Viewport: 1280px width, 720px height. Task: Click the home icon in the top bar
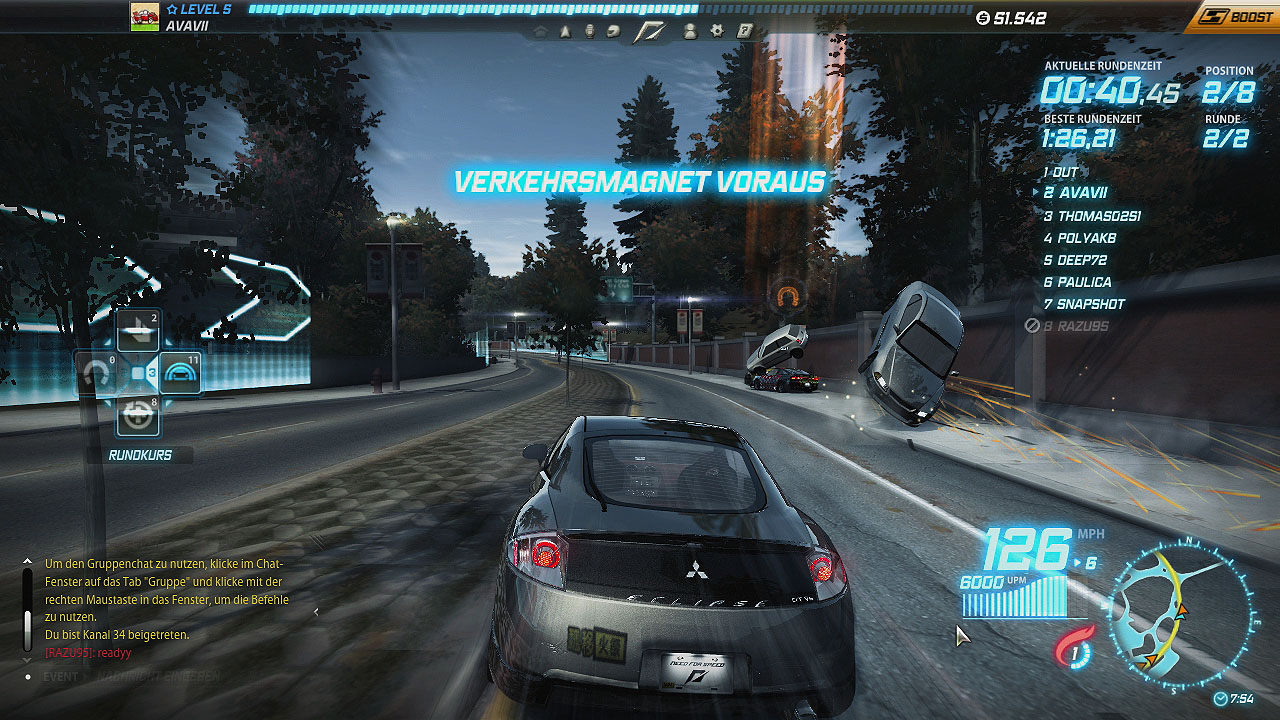tap(541, 31)
